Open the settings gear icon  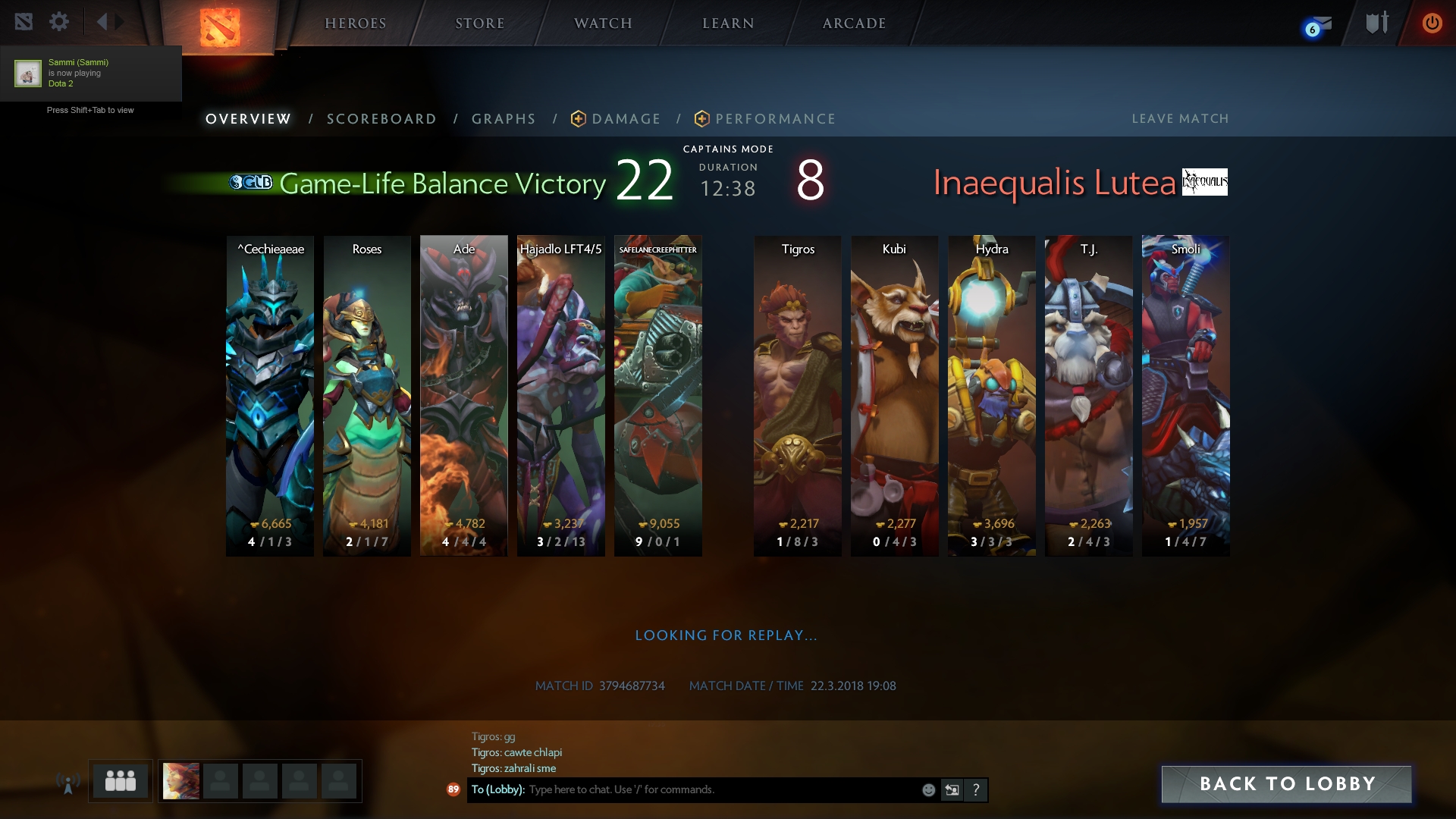pos(59,22)
